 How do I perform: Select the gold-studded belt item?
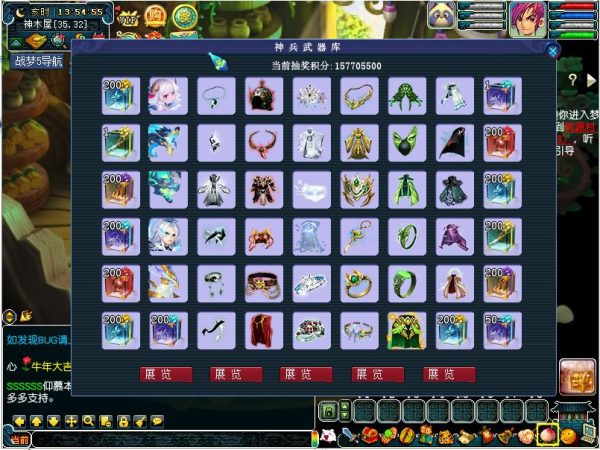point(262,283)
